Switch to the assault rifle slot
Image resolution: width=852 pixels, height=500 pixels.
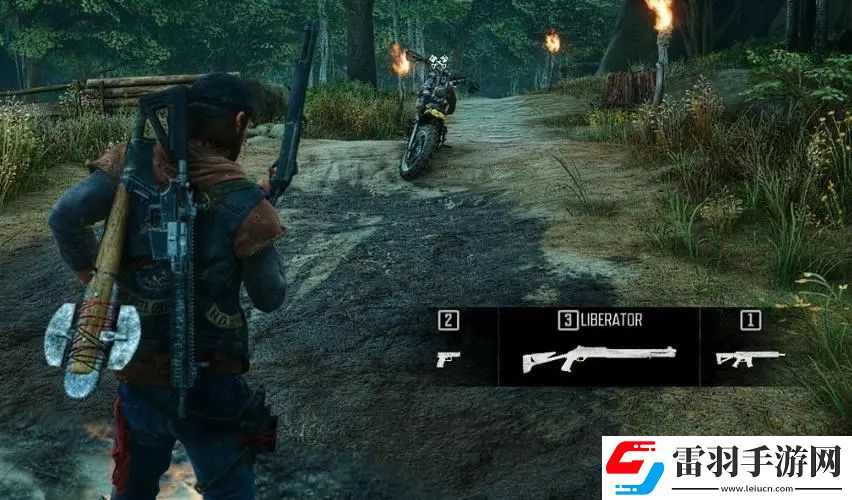[x=749, y=357]
